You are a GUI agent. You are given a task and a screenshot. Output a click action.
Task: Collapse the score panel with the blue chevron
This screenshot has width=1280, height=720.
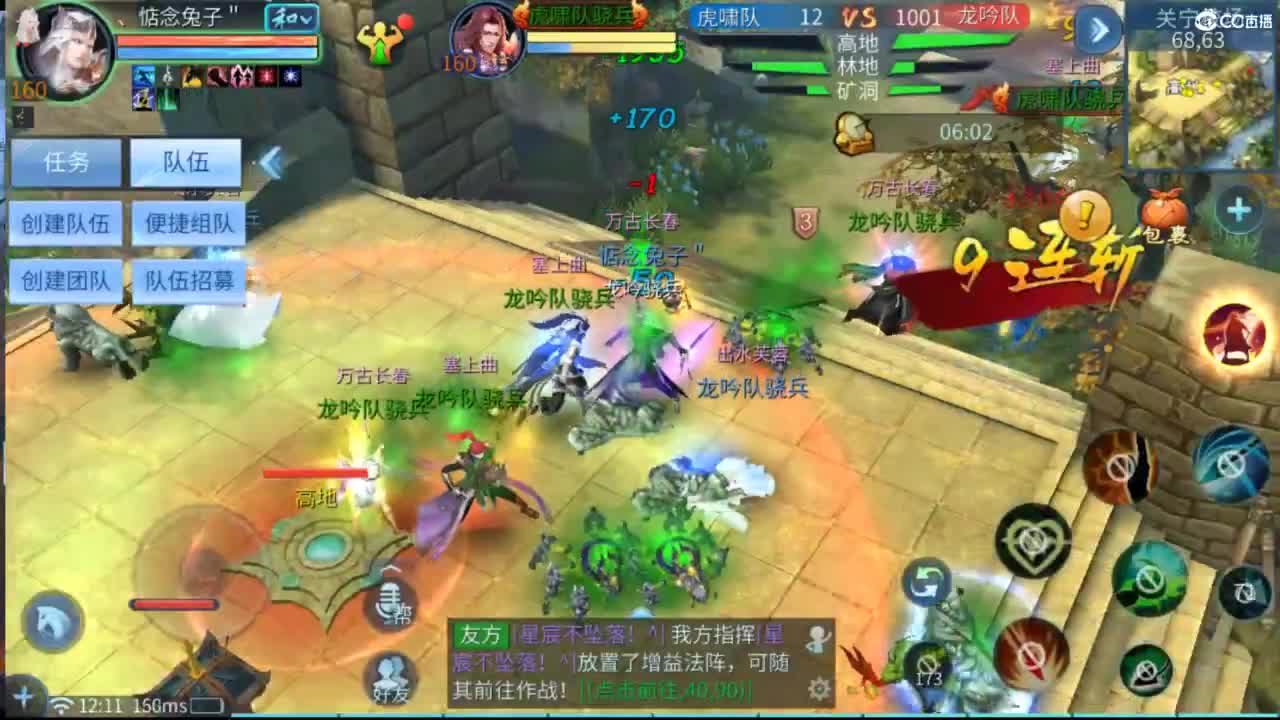pos(1098,30)
